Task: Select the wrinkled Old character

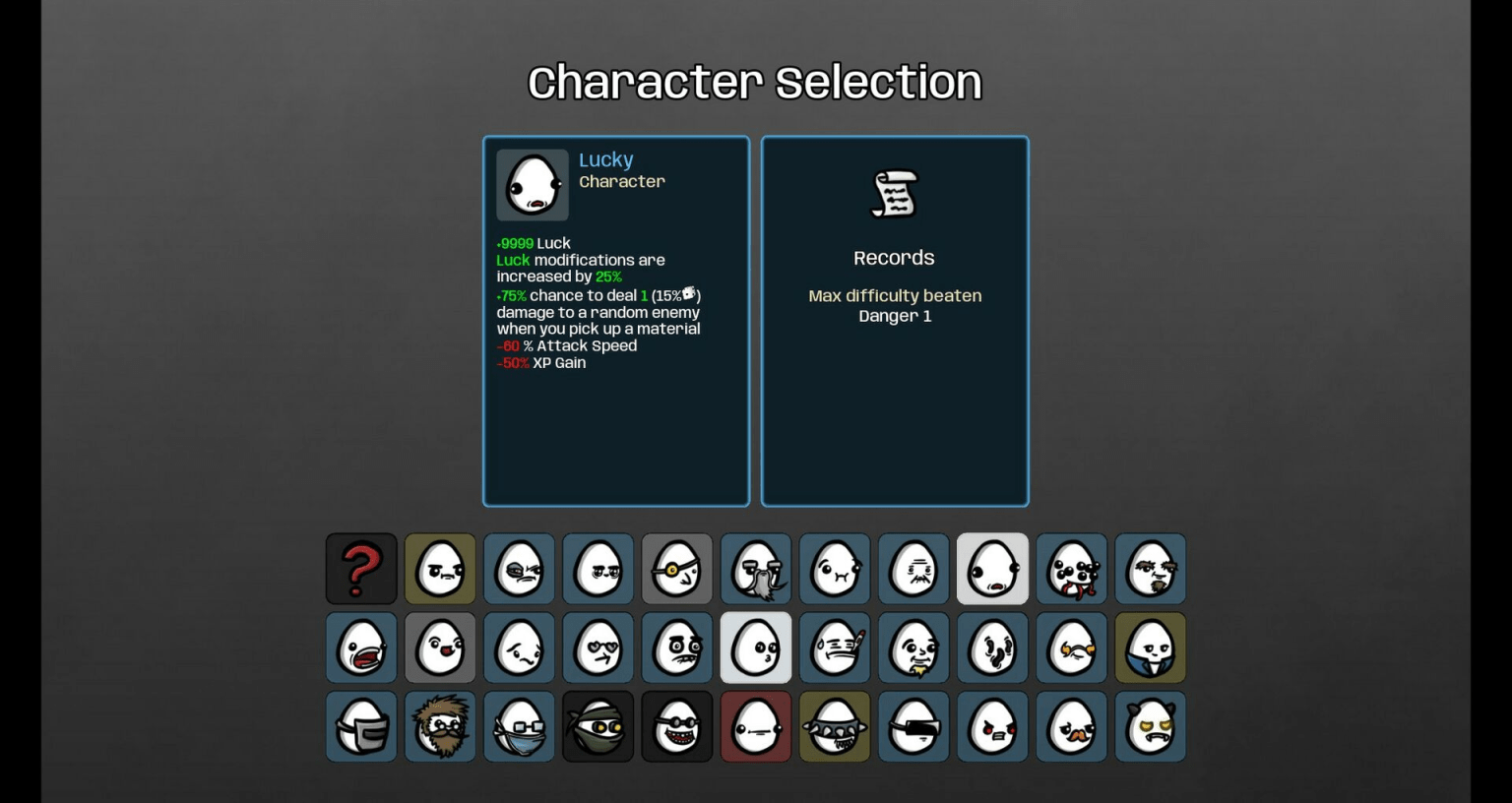Action: pyautogui.click(x=913, y=569)
